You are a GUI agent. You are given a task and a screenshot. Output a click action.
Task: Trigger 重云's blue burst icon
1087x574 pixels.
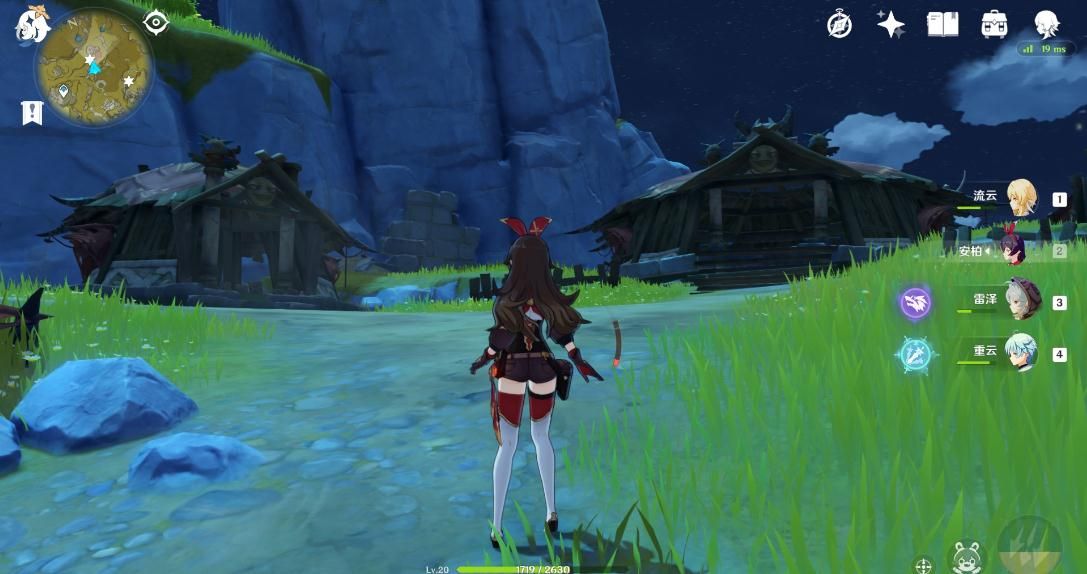tap(915, 354)
